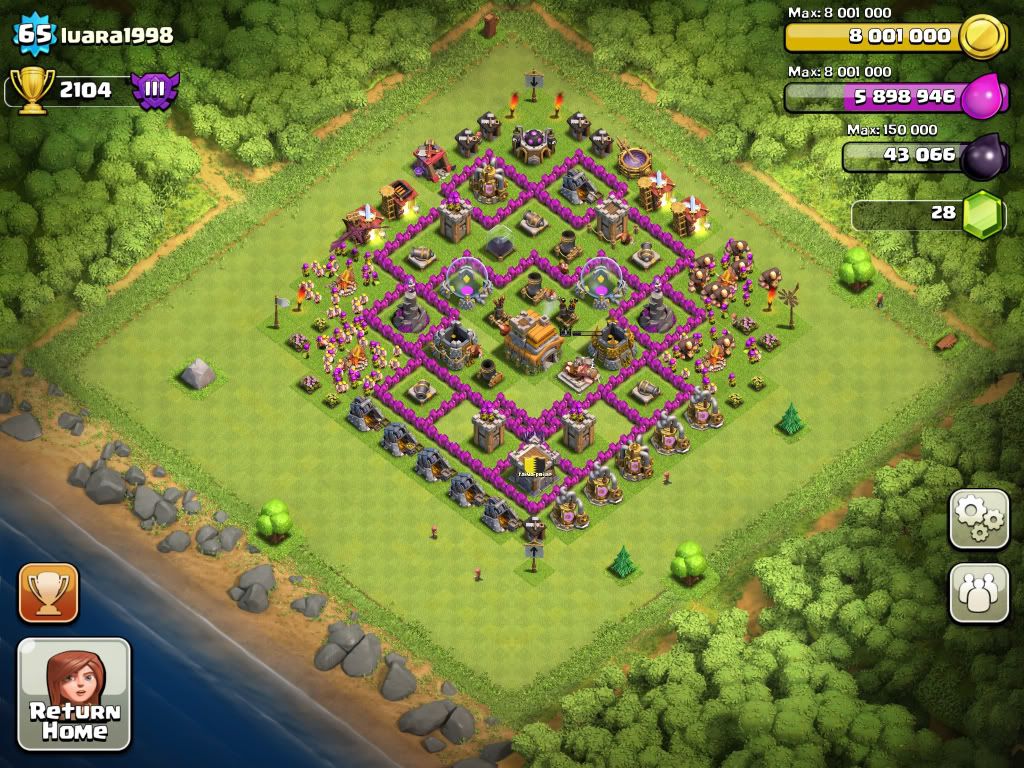Screen dimensions: 1024x768
Task: Tap the level 65 experience badge
Action: [34, 35]
